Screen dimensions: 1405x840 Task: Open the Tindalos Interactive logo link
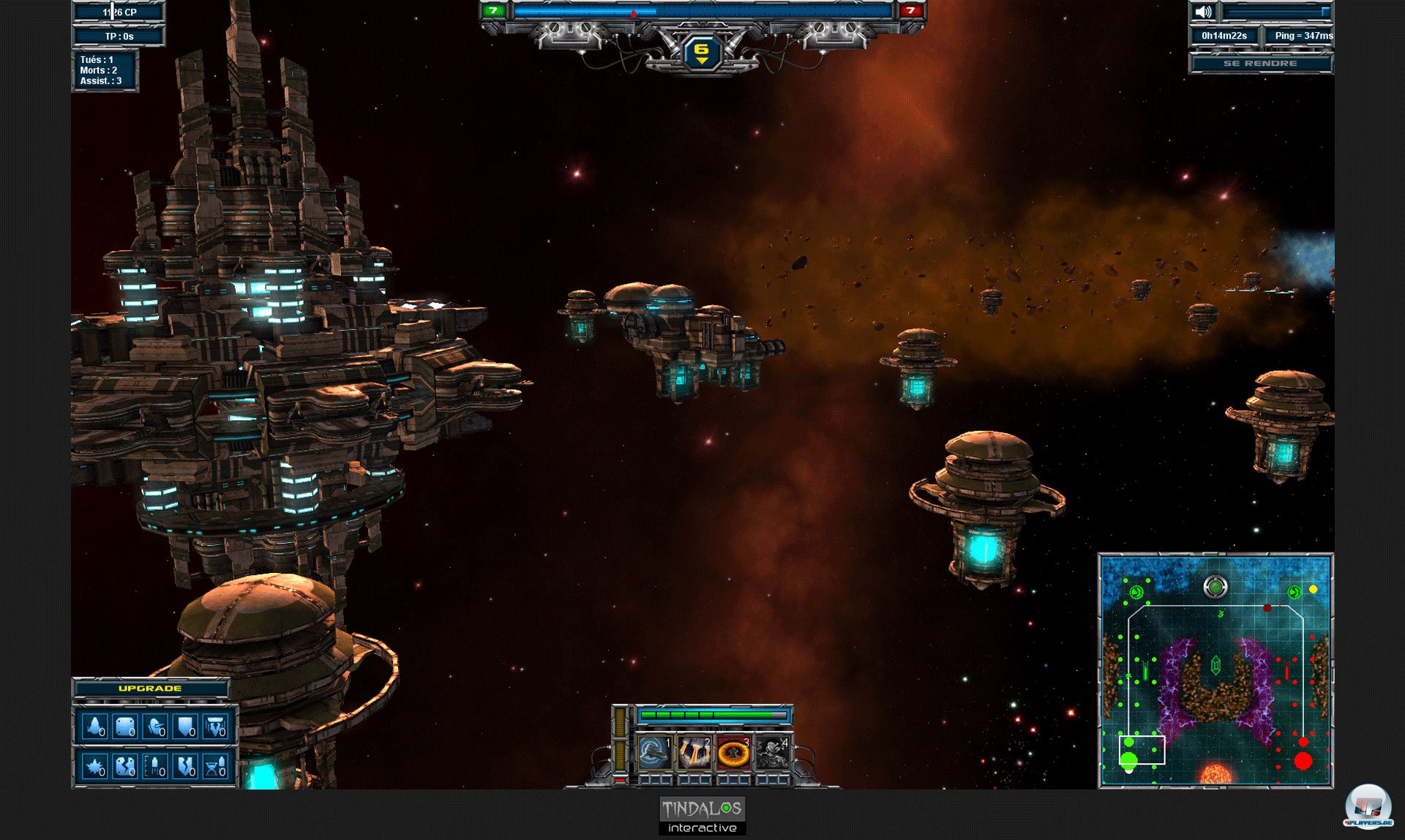(702, 816)
